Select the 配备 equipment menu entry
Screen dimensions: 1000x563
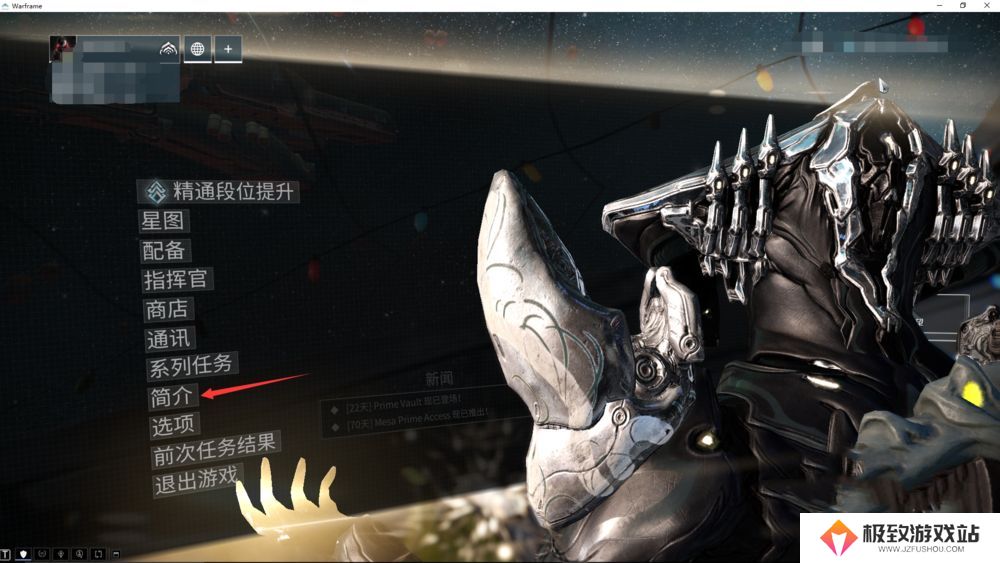166,251
